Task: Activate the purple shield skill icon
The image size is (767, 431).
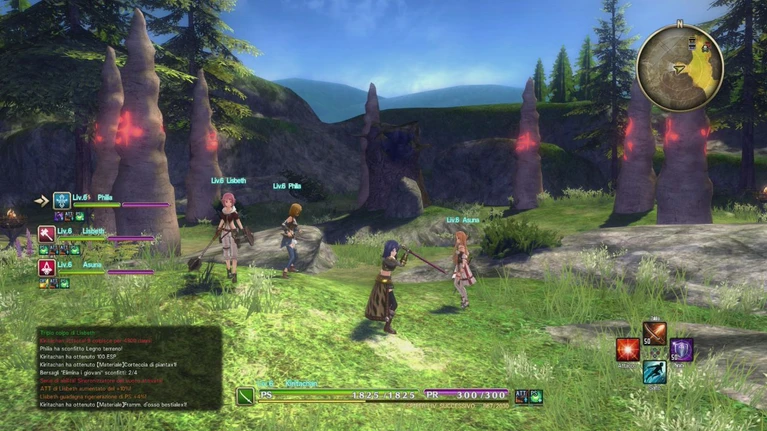Action: 682,349
